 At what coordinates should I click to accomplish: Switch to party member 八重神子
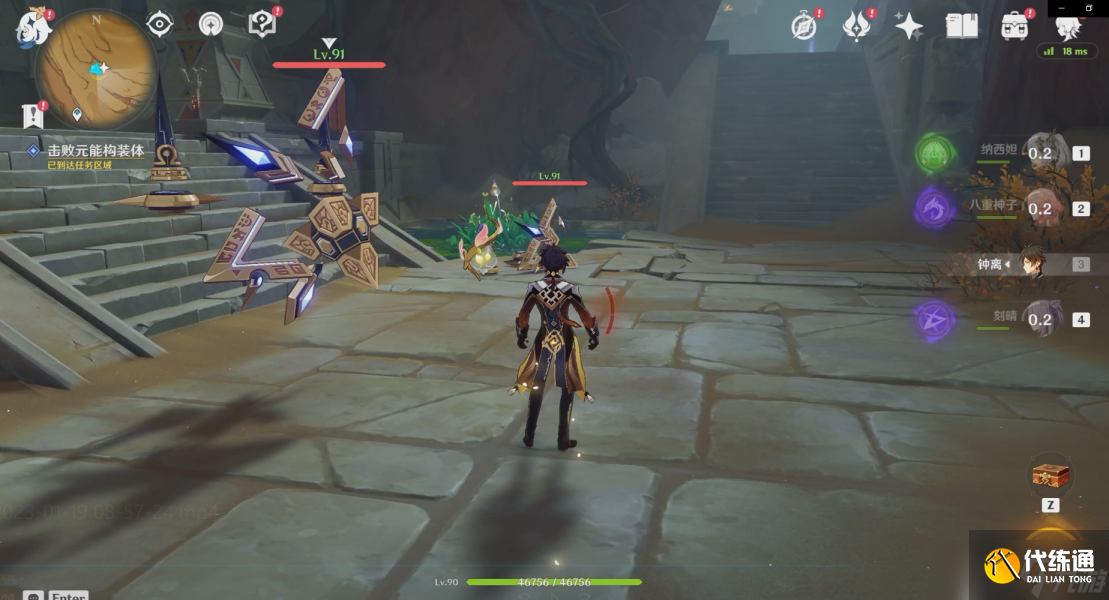(1040, 209)
